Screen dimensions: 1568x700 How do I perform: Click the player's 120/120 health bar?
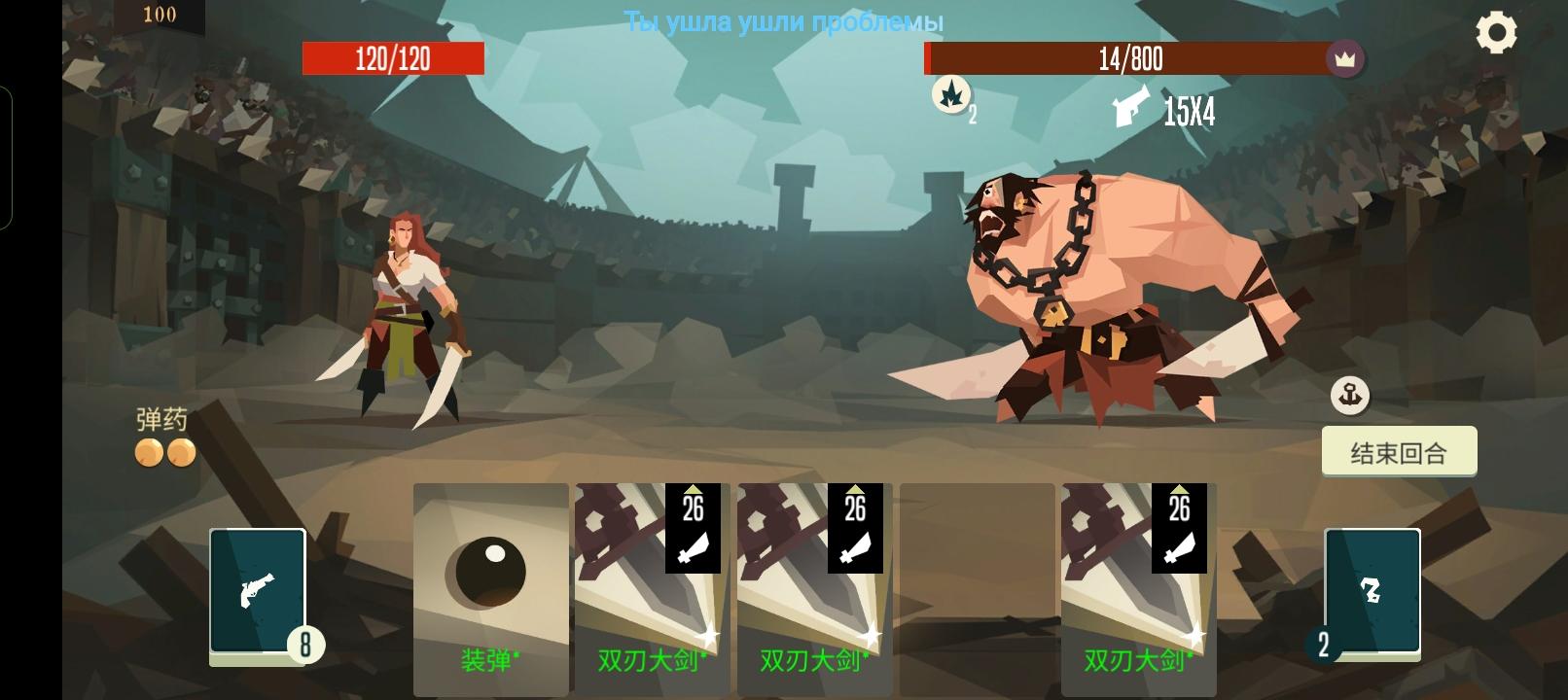(x=393, y=58)
